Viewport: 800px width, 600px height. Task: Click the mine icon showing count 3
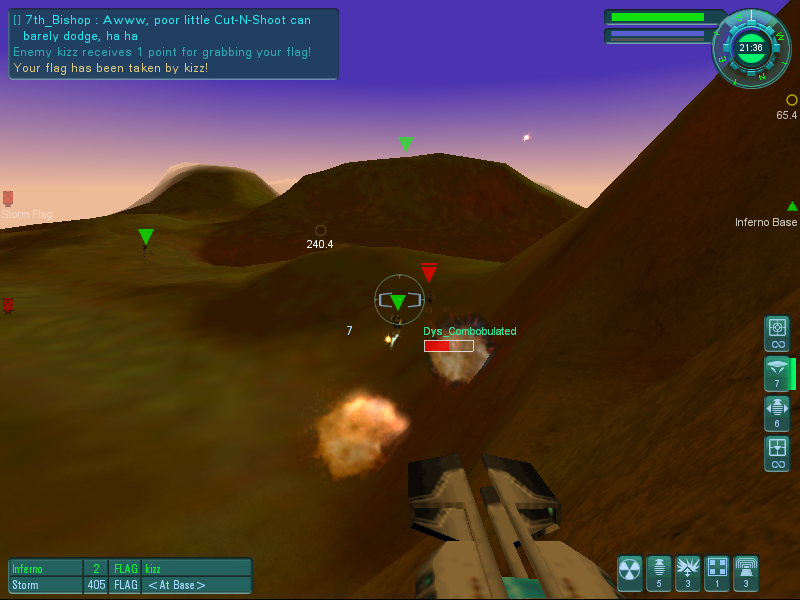(x=688, y=573)
